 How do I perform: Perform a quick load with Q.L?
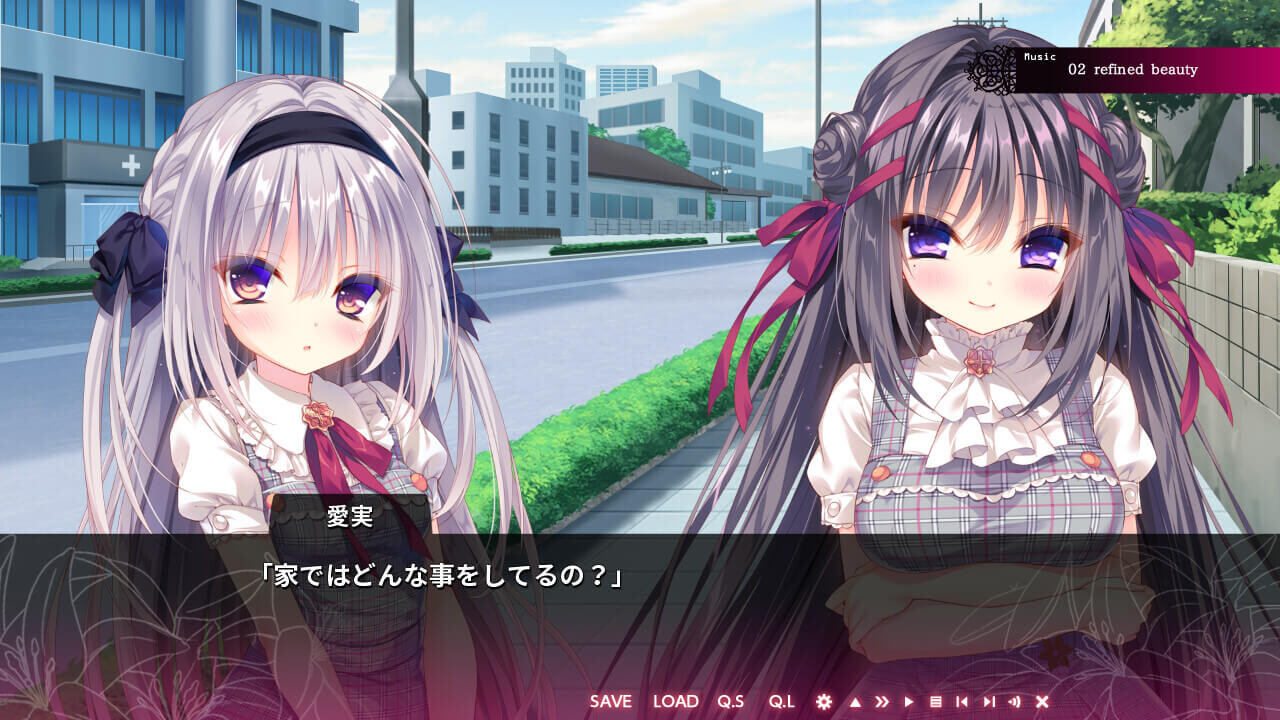pyautogui.click(x=783, y=701)
